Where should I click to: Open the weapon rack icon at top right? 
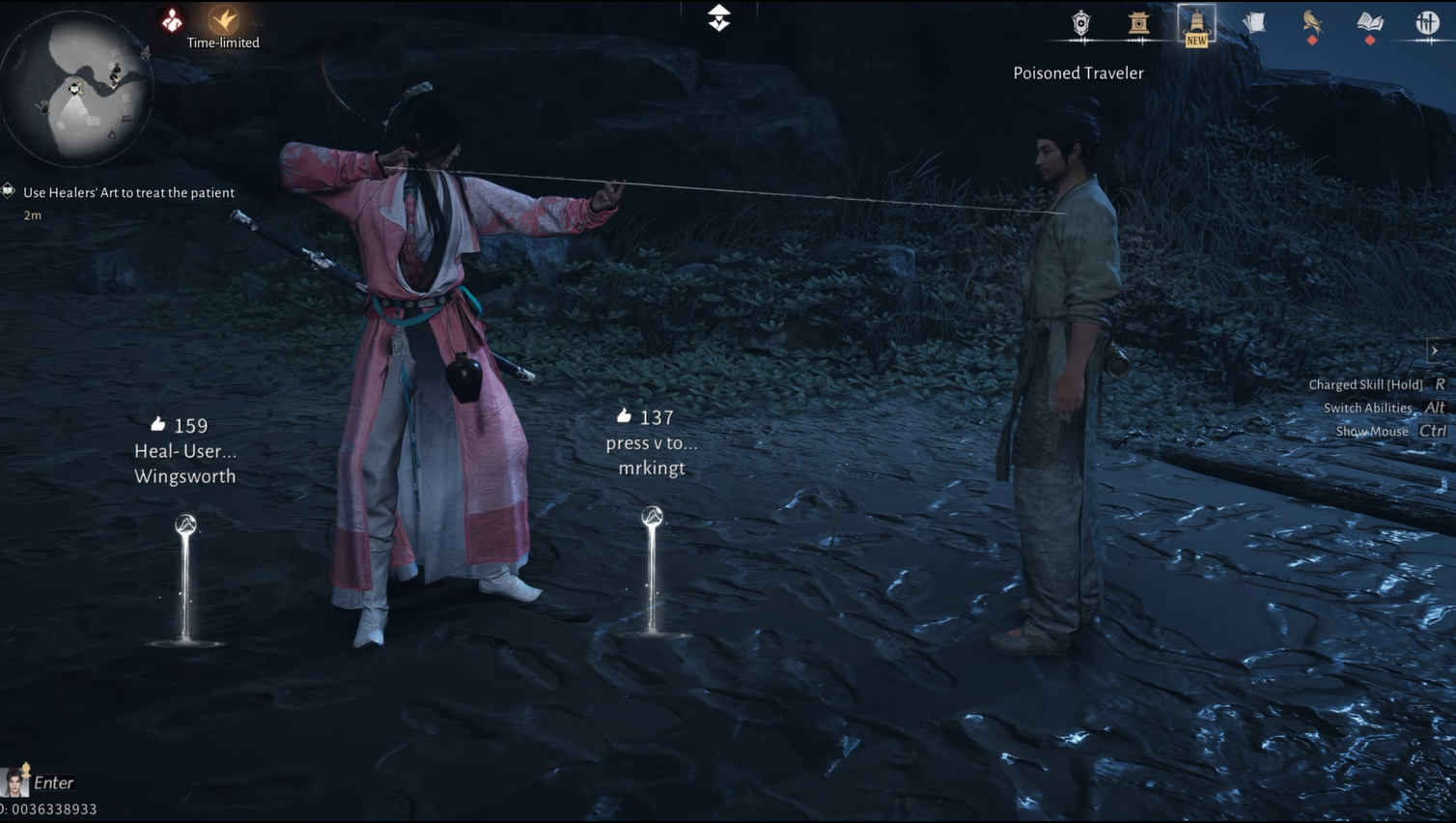click(x=1427, y=23)
